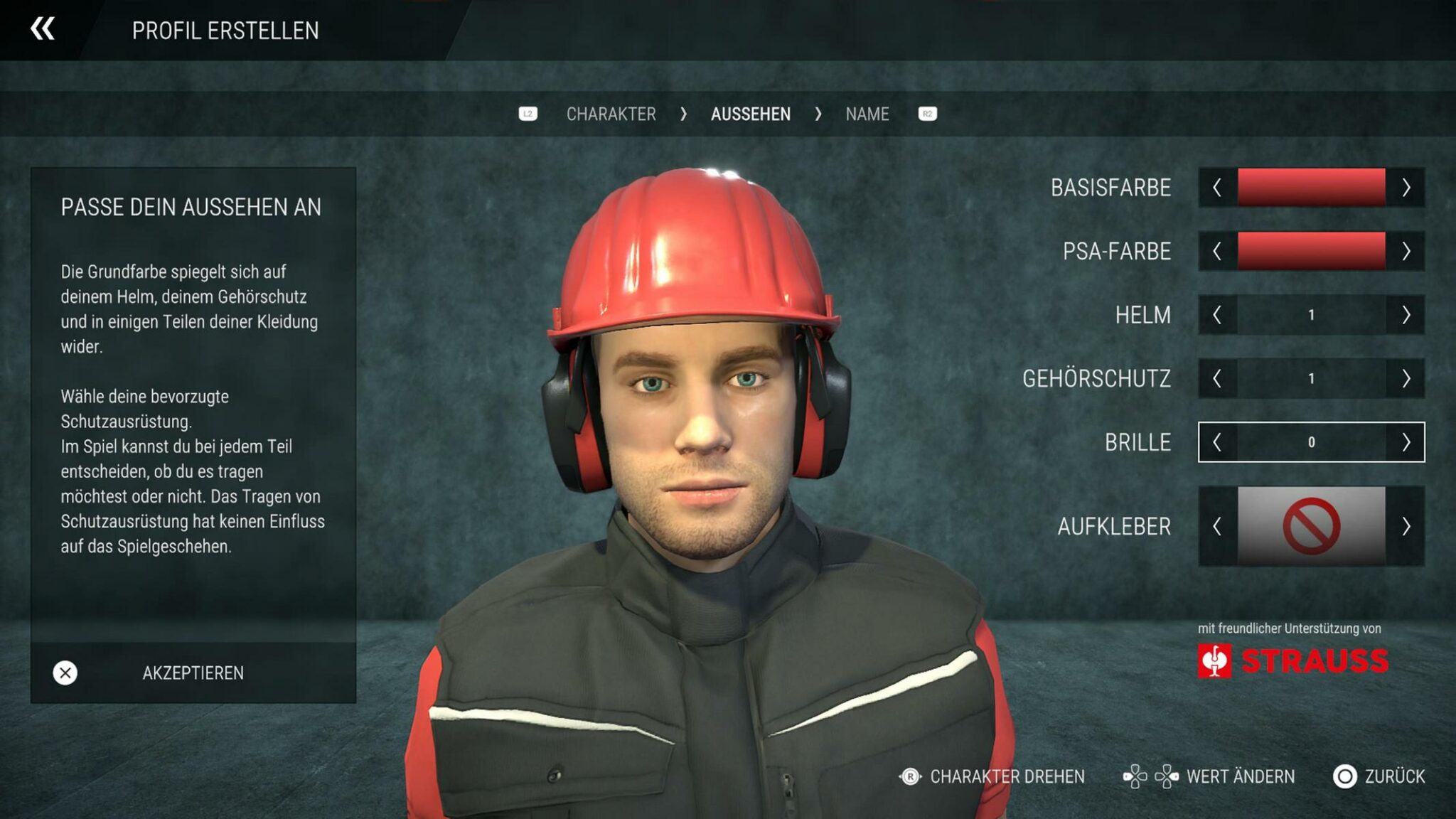Show the previous Aufkleber sticker
Viewport: 1456px width, 819px height.
(1217, 526)
